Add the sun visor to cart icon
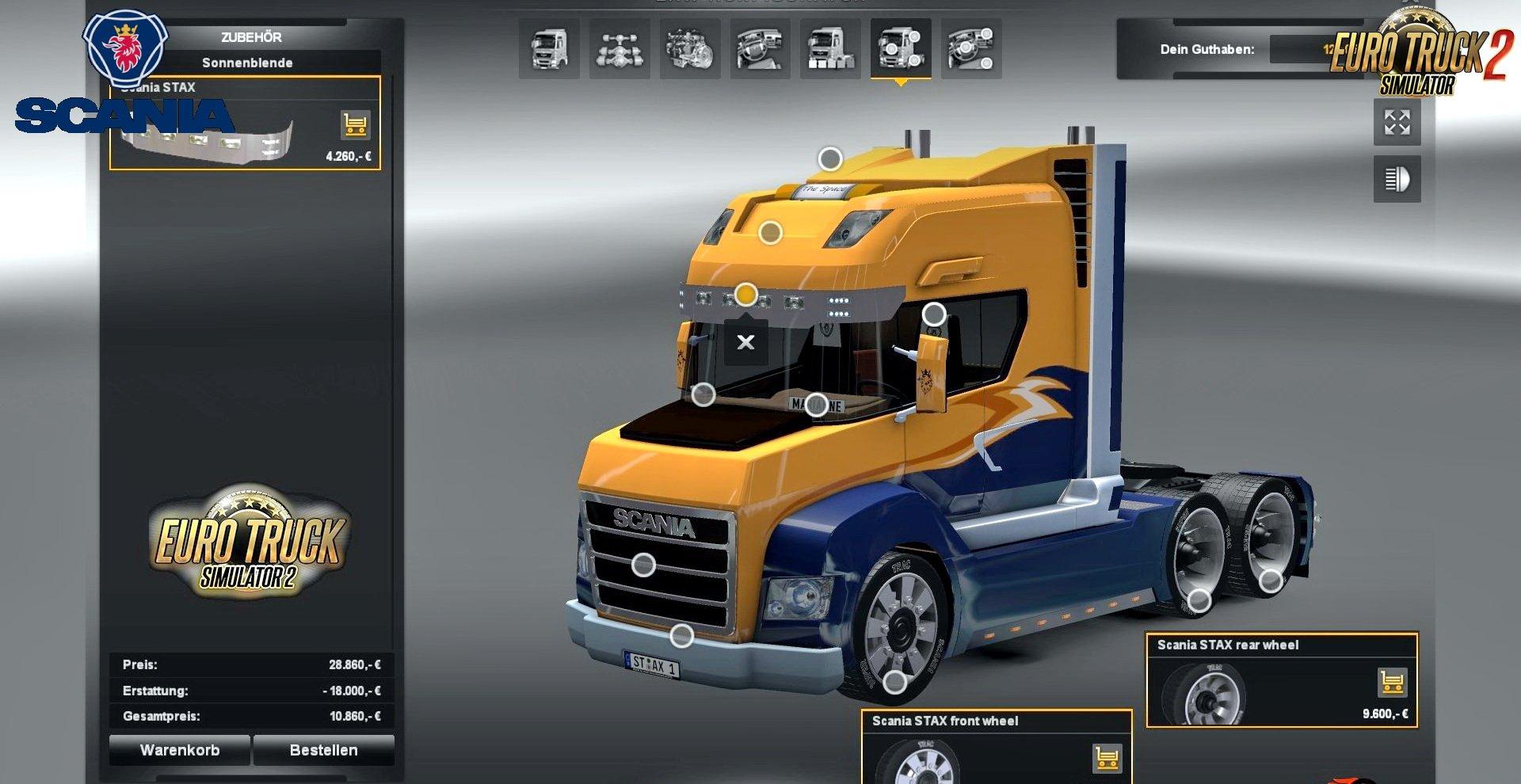The image size is (1521, 784). (356, 124)
